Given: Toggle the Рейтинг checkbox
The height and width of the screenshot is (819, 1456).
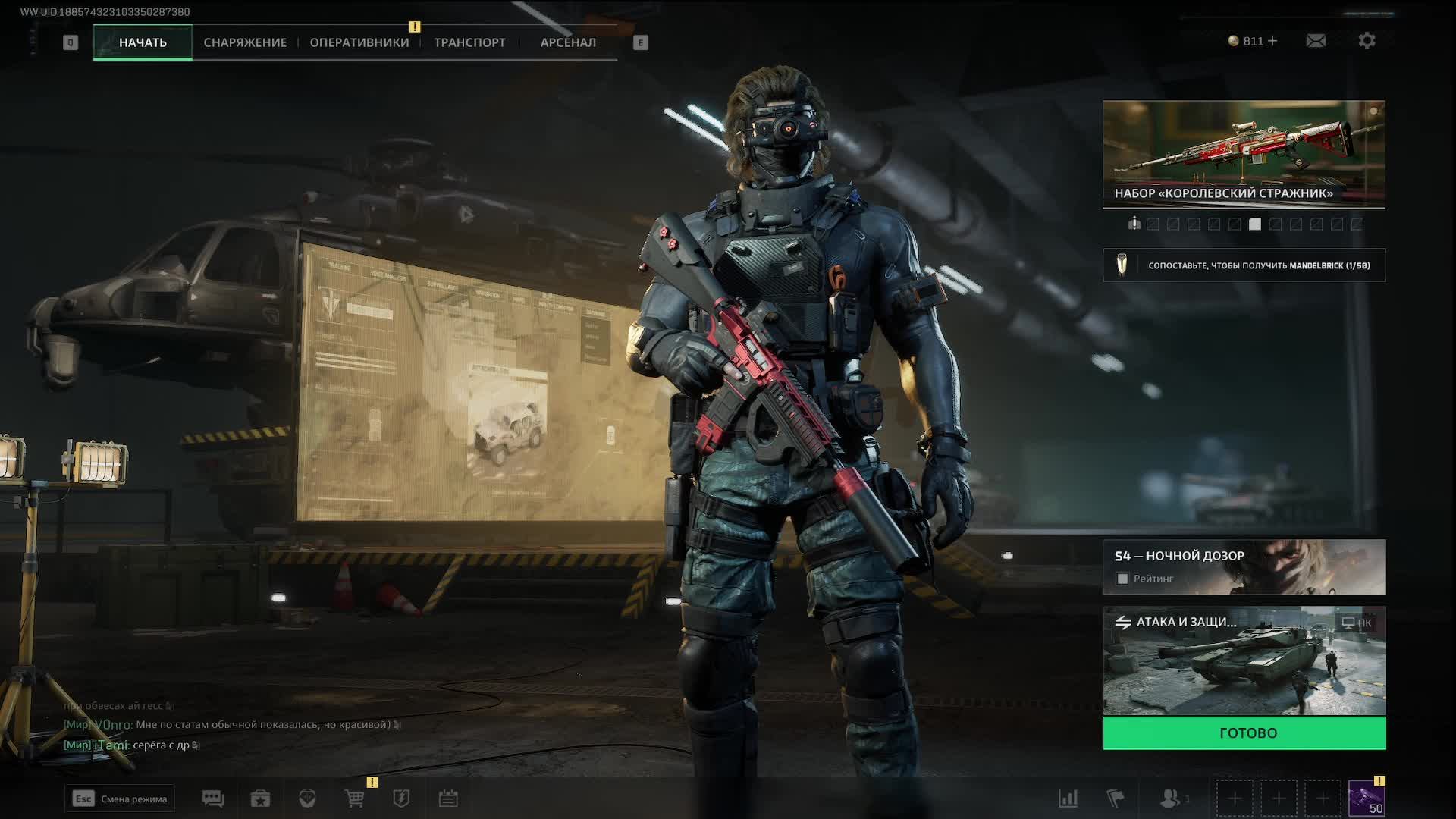Looking at the screenshot, I should pos(1122,579).
